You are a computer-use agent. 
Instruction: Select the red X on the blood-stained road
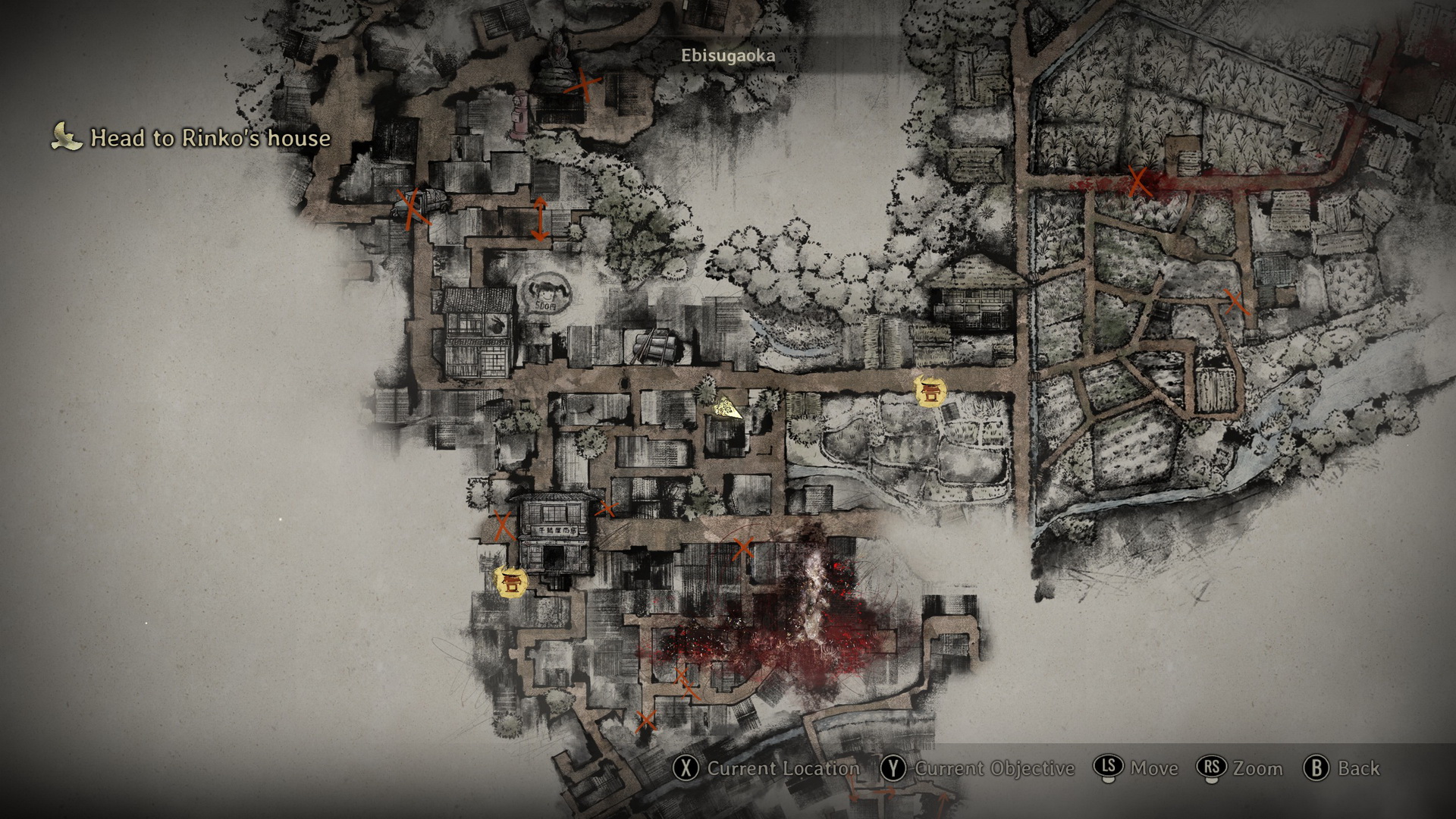point(1138,182)
